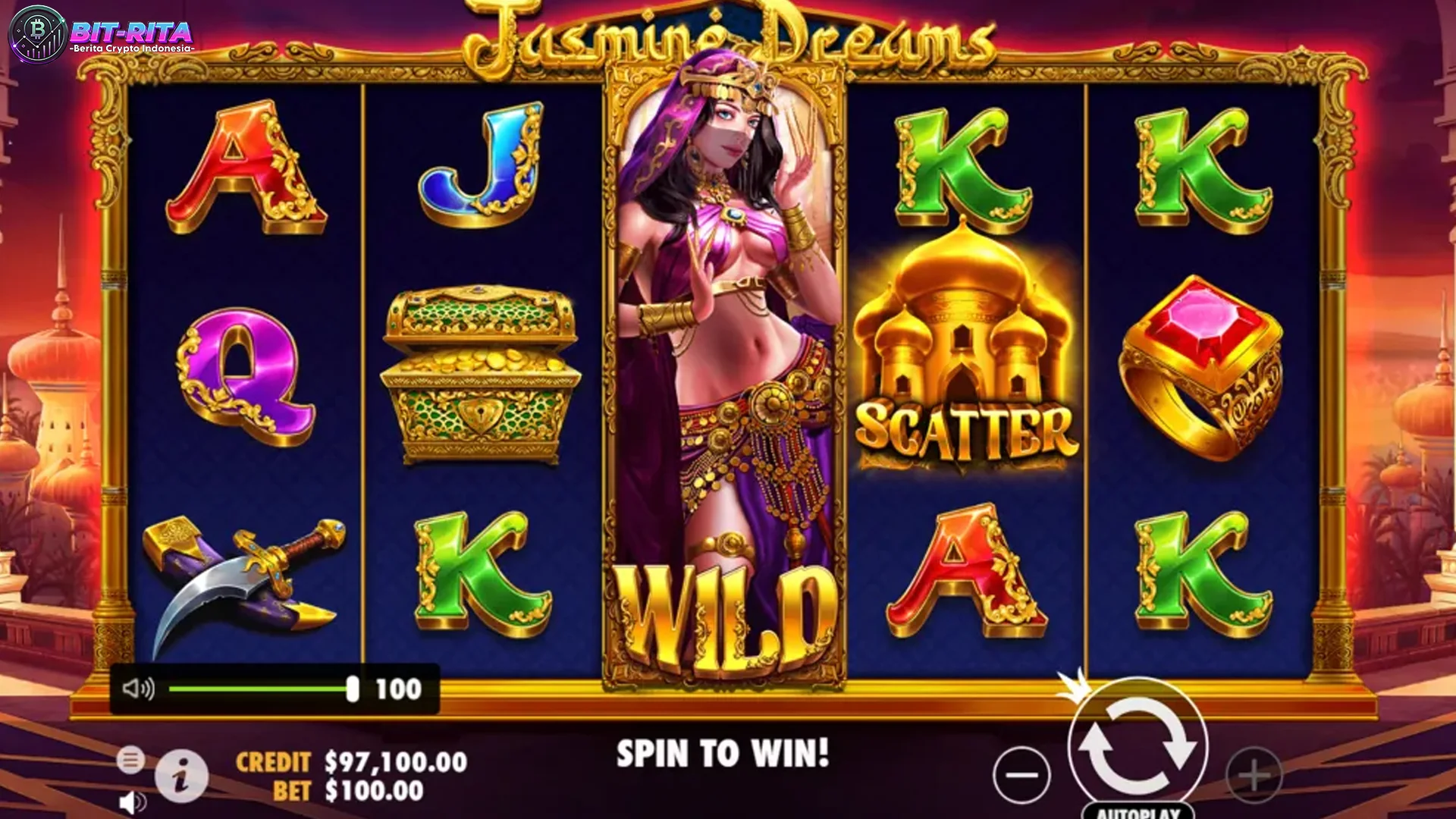The width and height of the screenshot is (1456, 819).
Task: Show the game info paytable
Action: (181, 777)
